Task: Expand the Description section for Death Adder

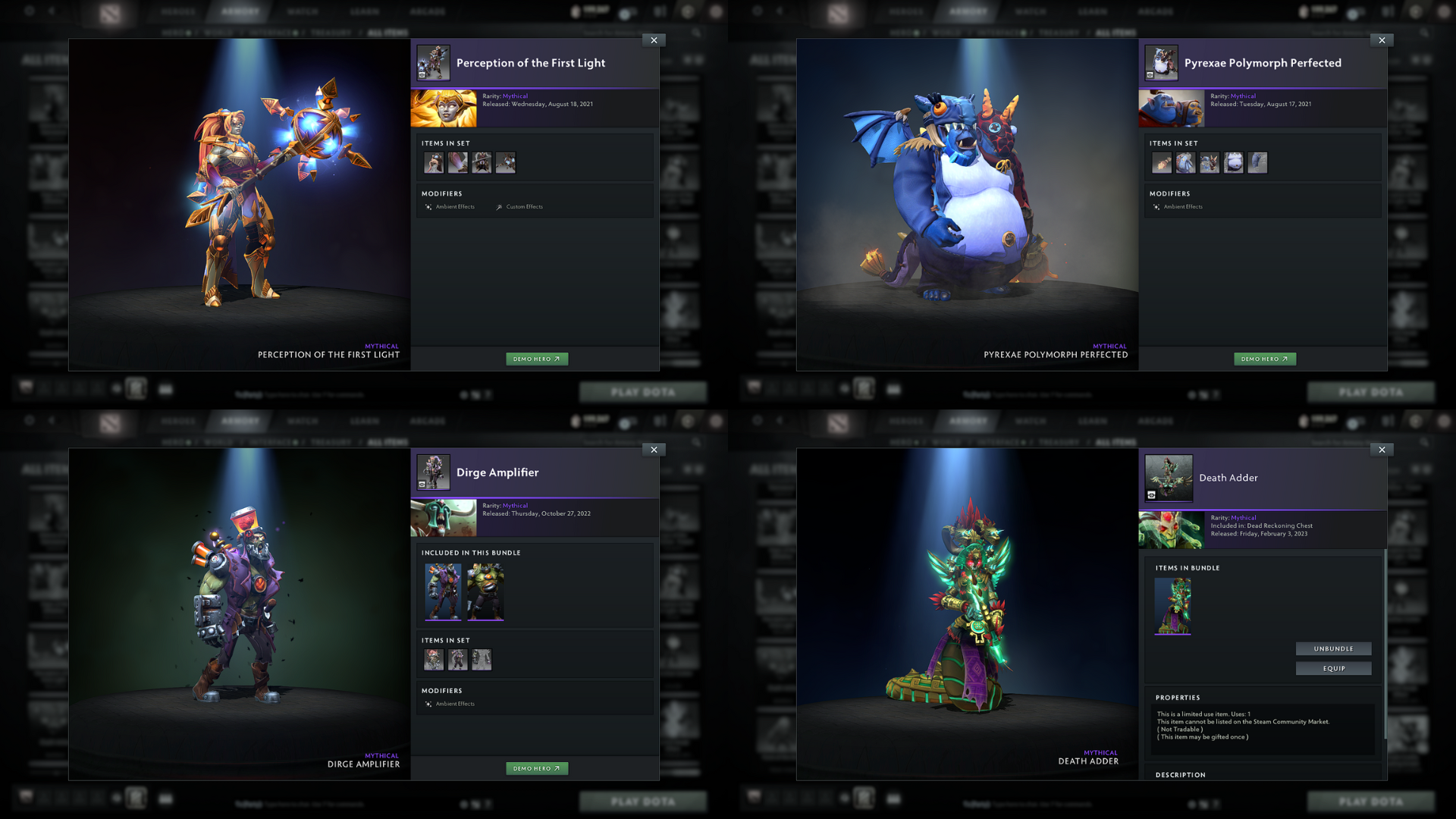Action: tap(1180, 774)
